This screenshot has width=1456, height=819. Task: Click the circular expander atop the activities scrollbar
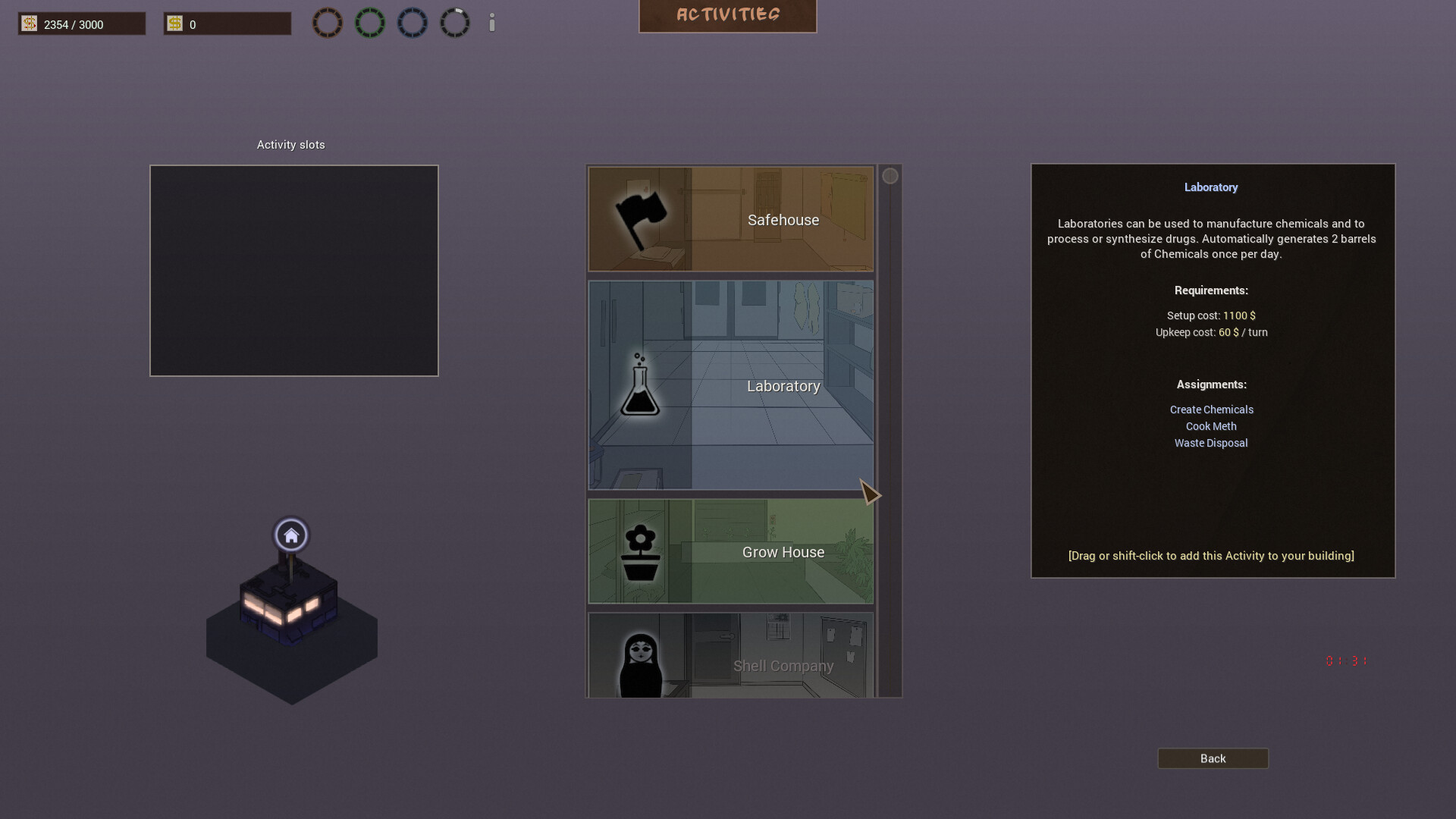coord(890,176)
